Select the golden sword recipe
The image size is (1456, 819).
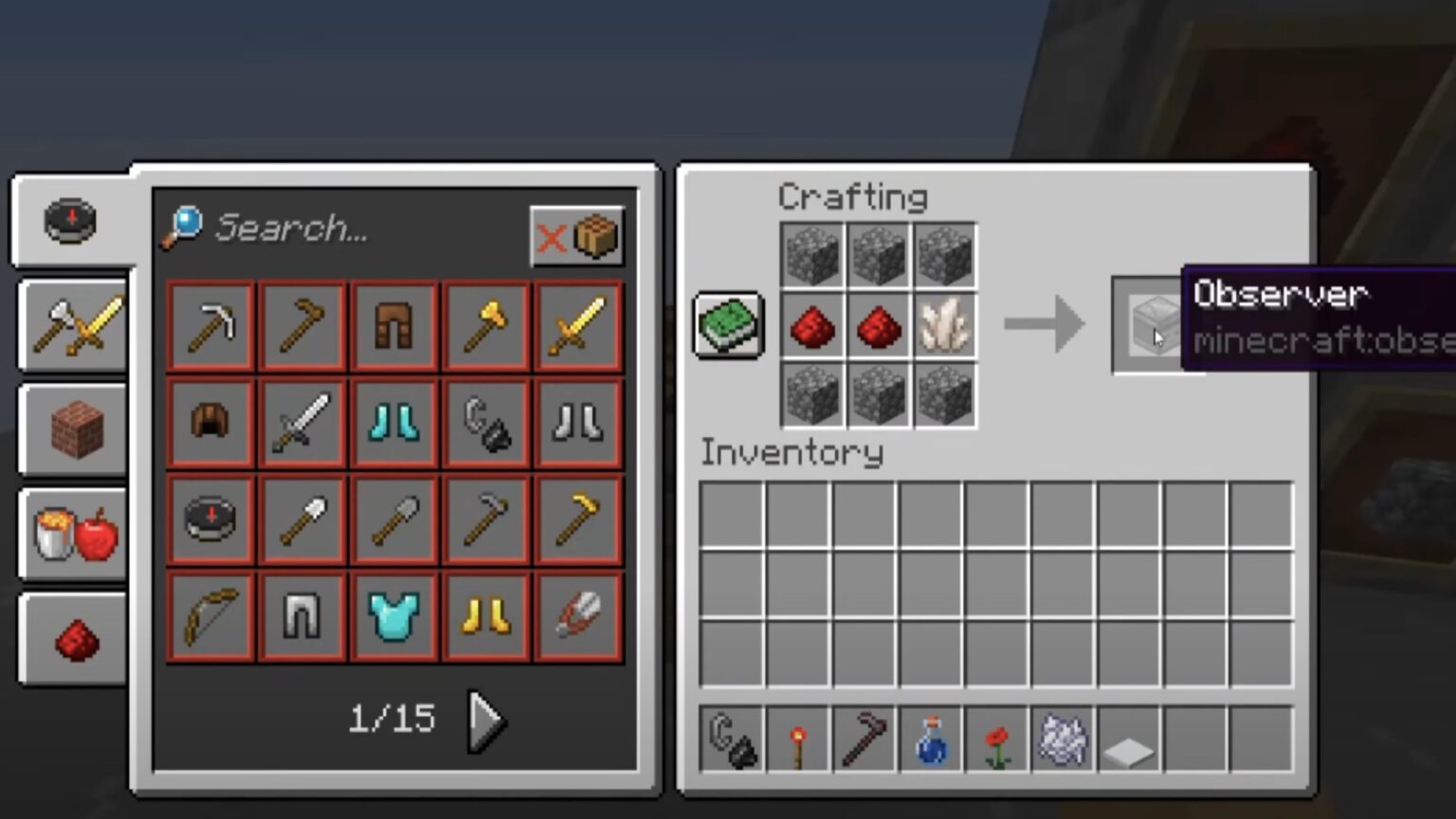(x=576, y=327)
